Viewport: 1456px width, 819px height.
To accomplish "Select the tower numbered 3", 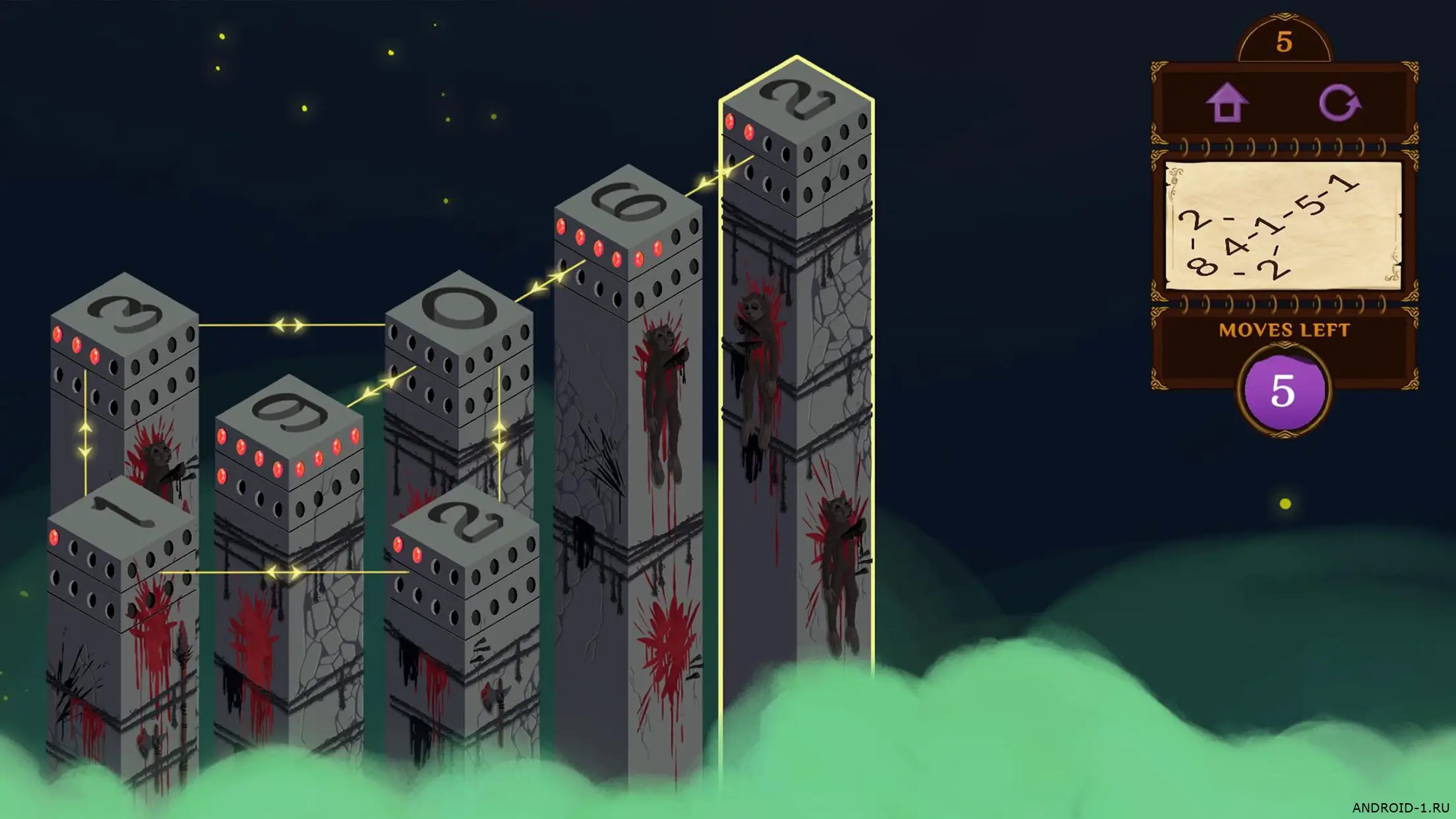I will click(125, 315).
